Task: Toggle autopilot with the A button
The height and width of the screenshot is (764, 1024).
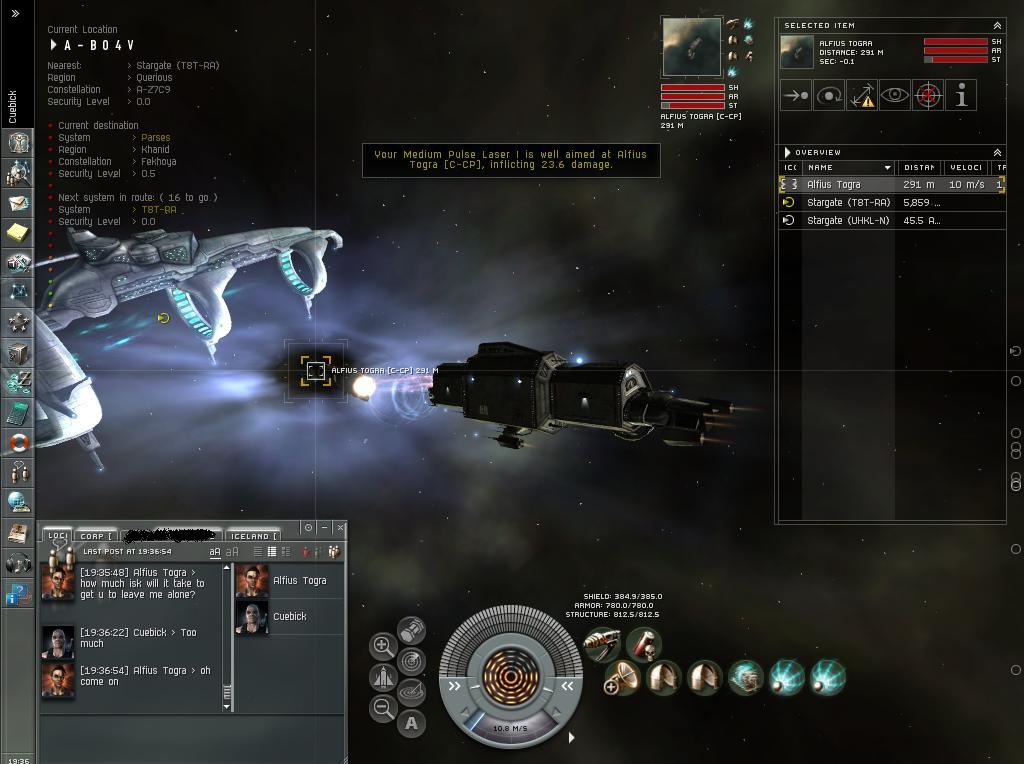Action: coord(411,723)
